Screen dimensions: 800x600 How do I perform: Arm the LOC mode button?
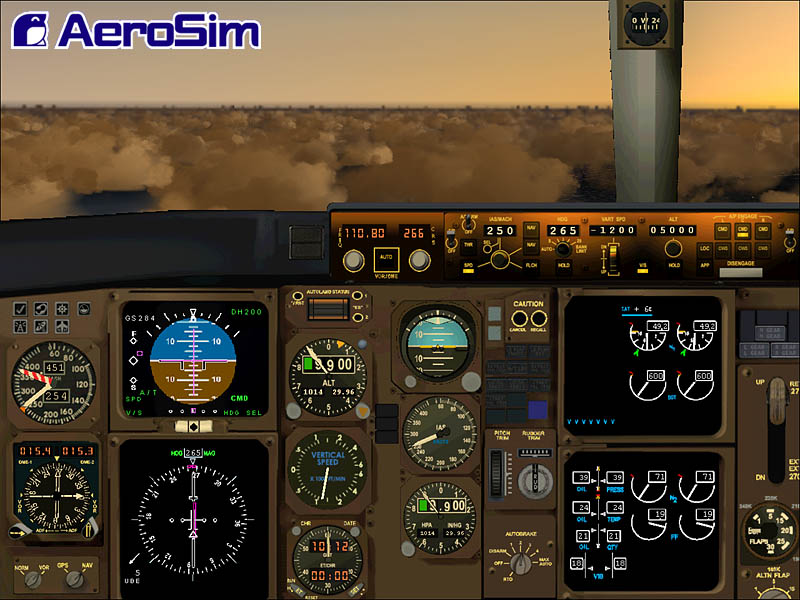point(704,247)
